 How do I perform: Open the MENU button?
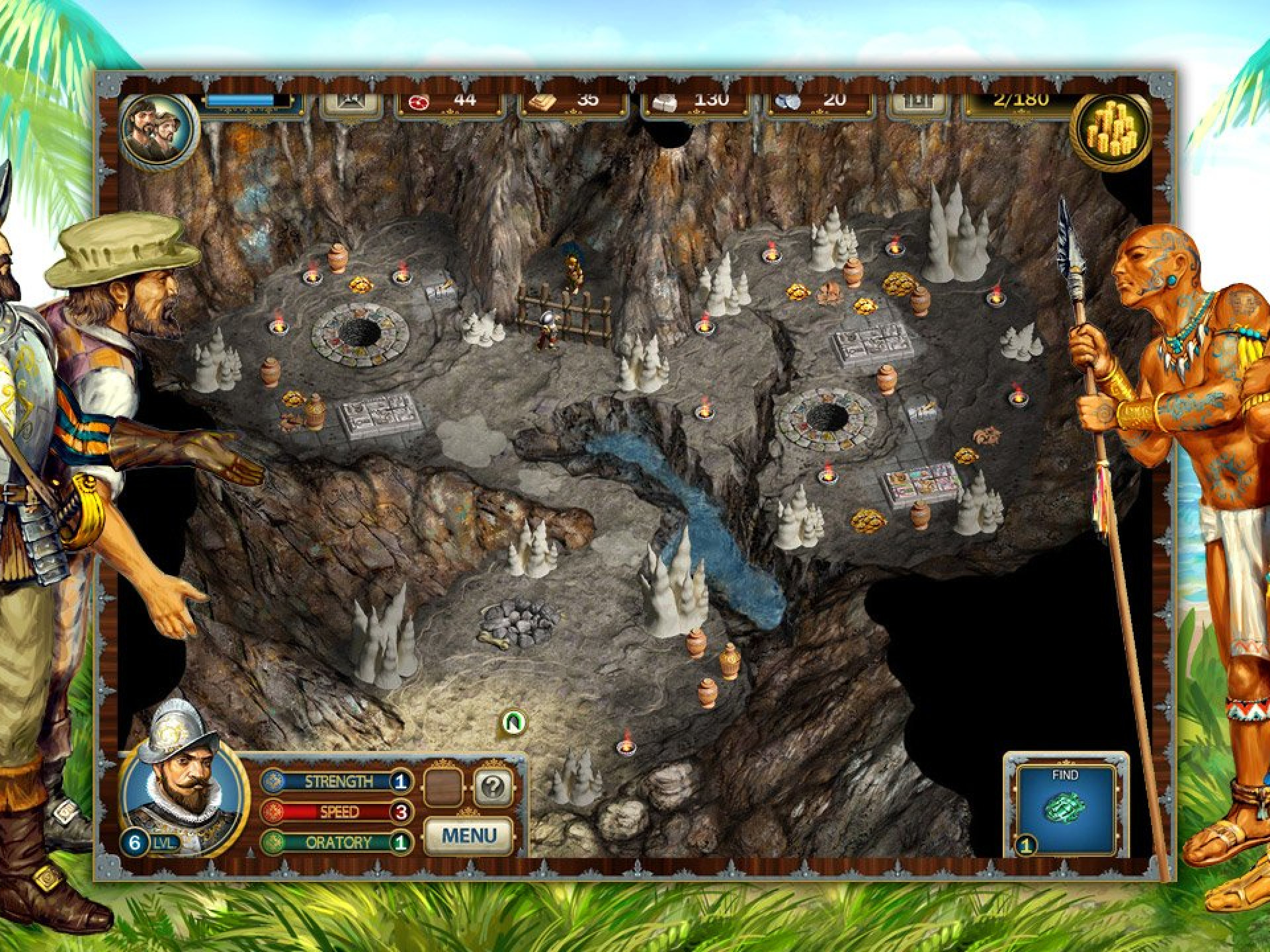pos(468,836)
